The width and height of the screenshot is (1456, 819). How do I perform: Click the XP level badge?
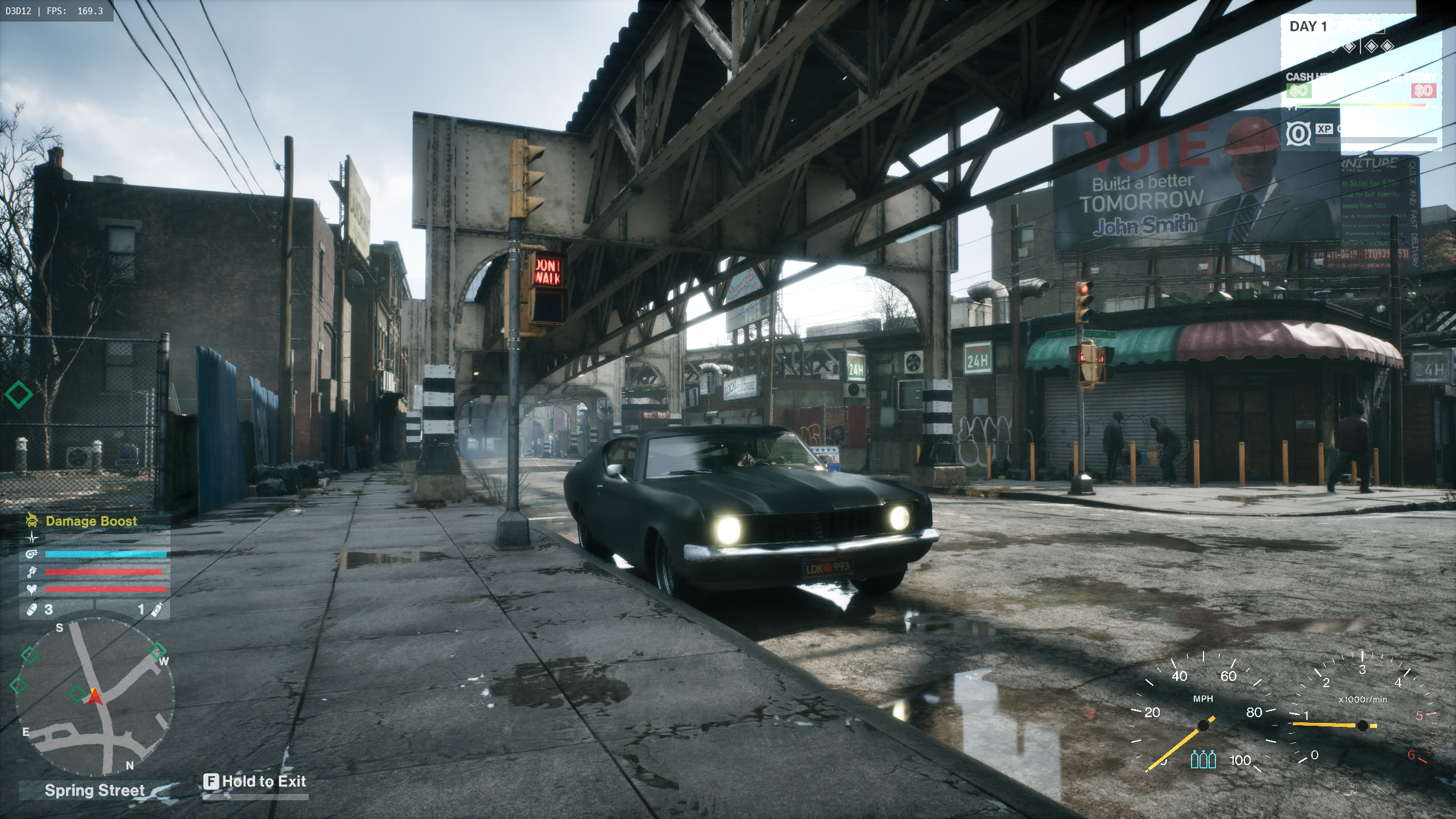pyautogui.click(x=1298, y=134)
